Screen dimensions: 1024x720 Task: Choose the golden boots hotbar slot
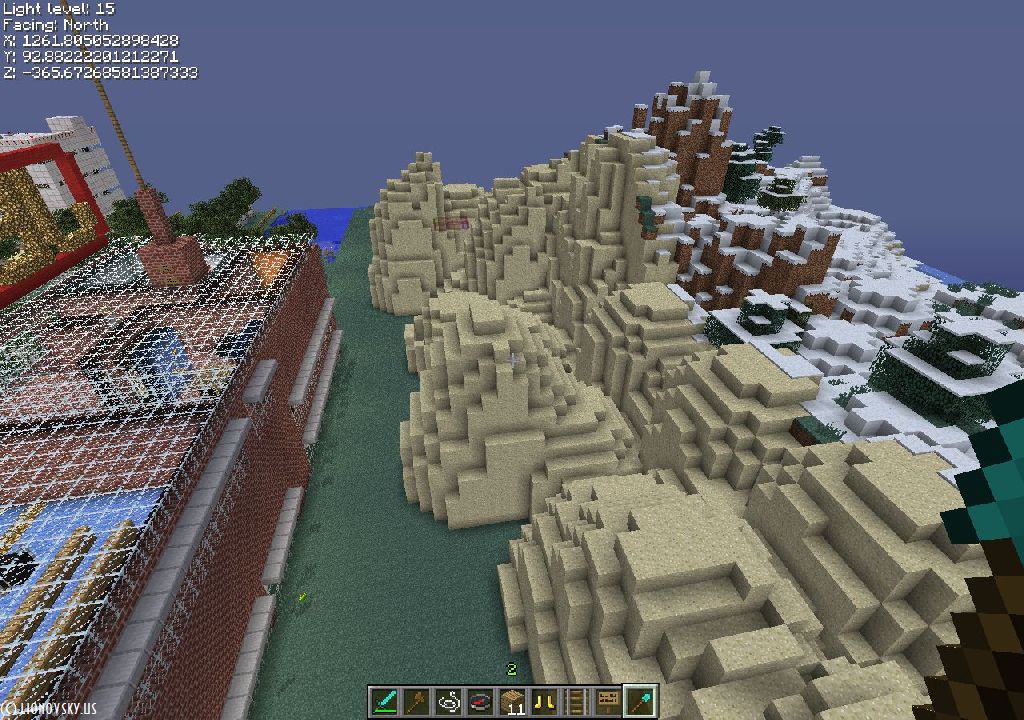pos(545,701)
